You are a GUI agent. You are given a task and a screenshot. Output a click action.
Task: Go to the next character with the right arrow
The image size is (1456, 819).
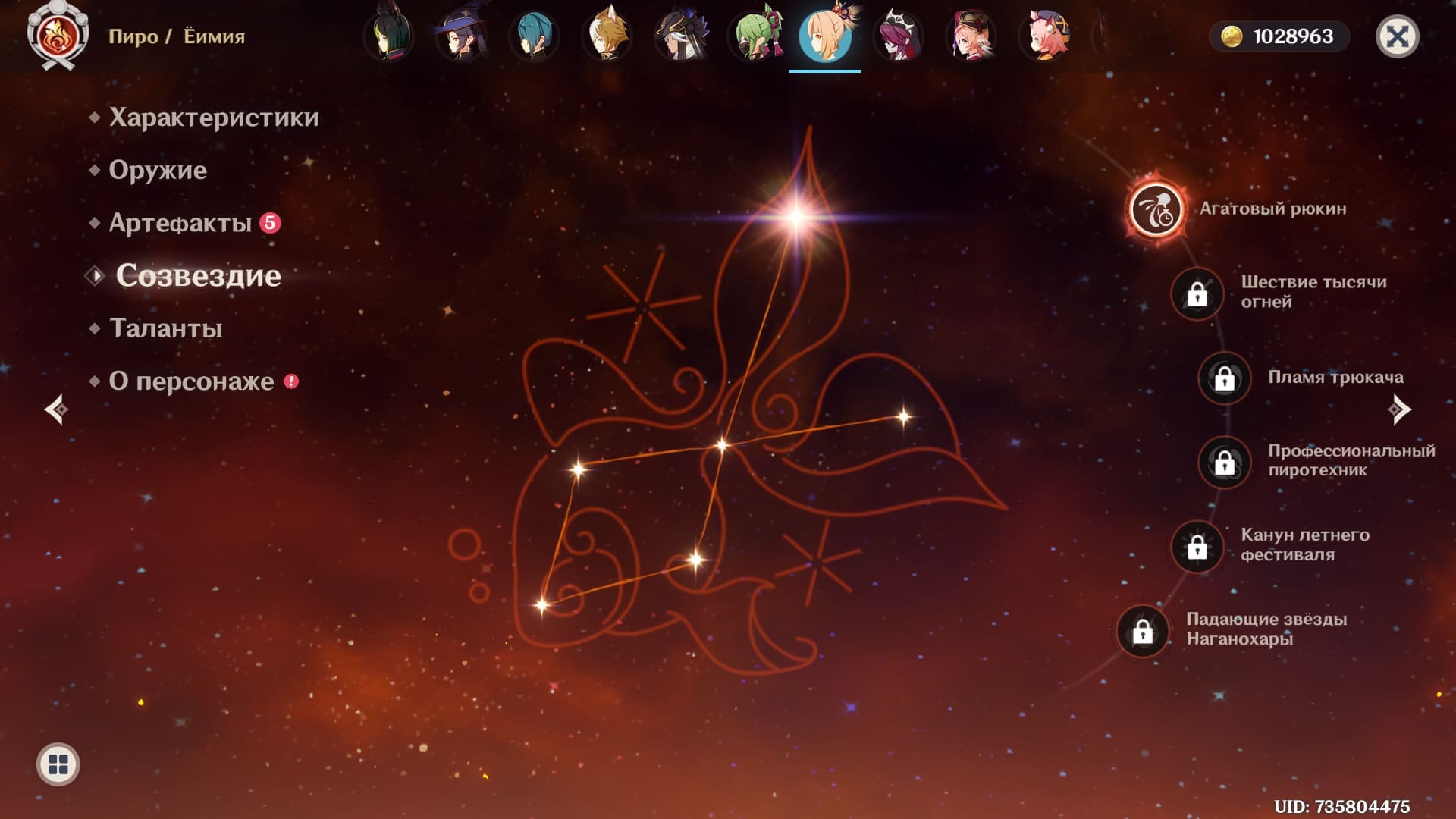pos(1399,409)
